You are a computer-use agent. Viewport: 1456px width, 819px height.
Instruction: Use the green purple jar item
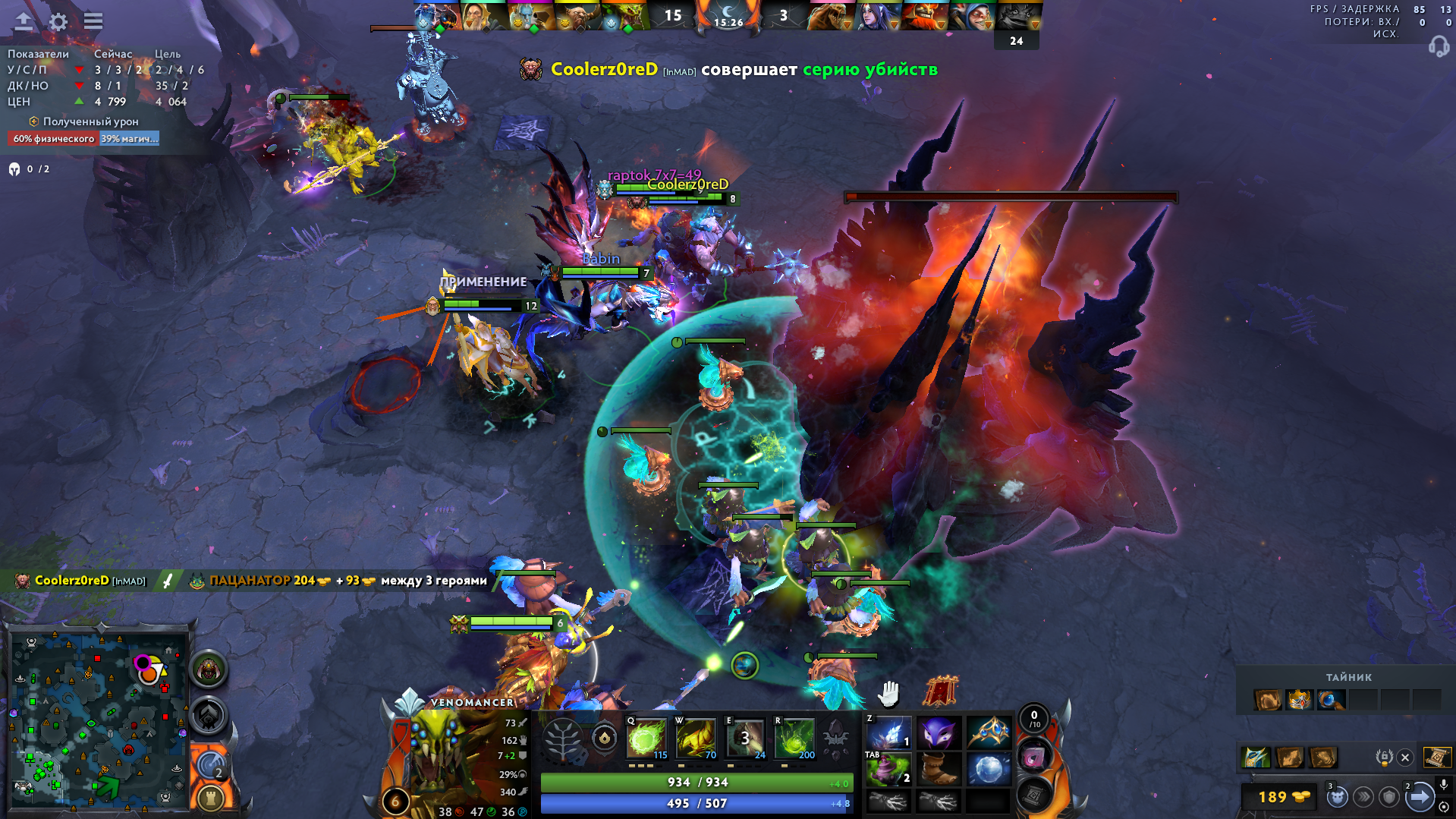click(888, 770)
